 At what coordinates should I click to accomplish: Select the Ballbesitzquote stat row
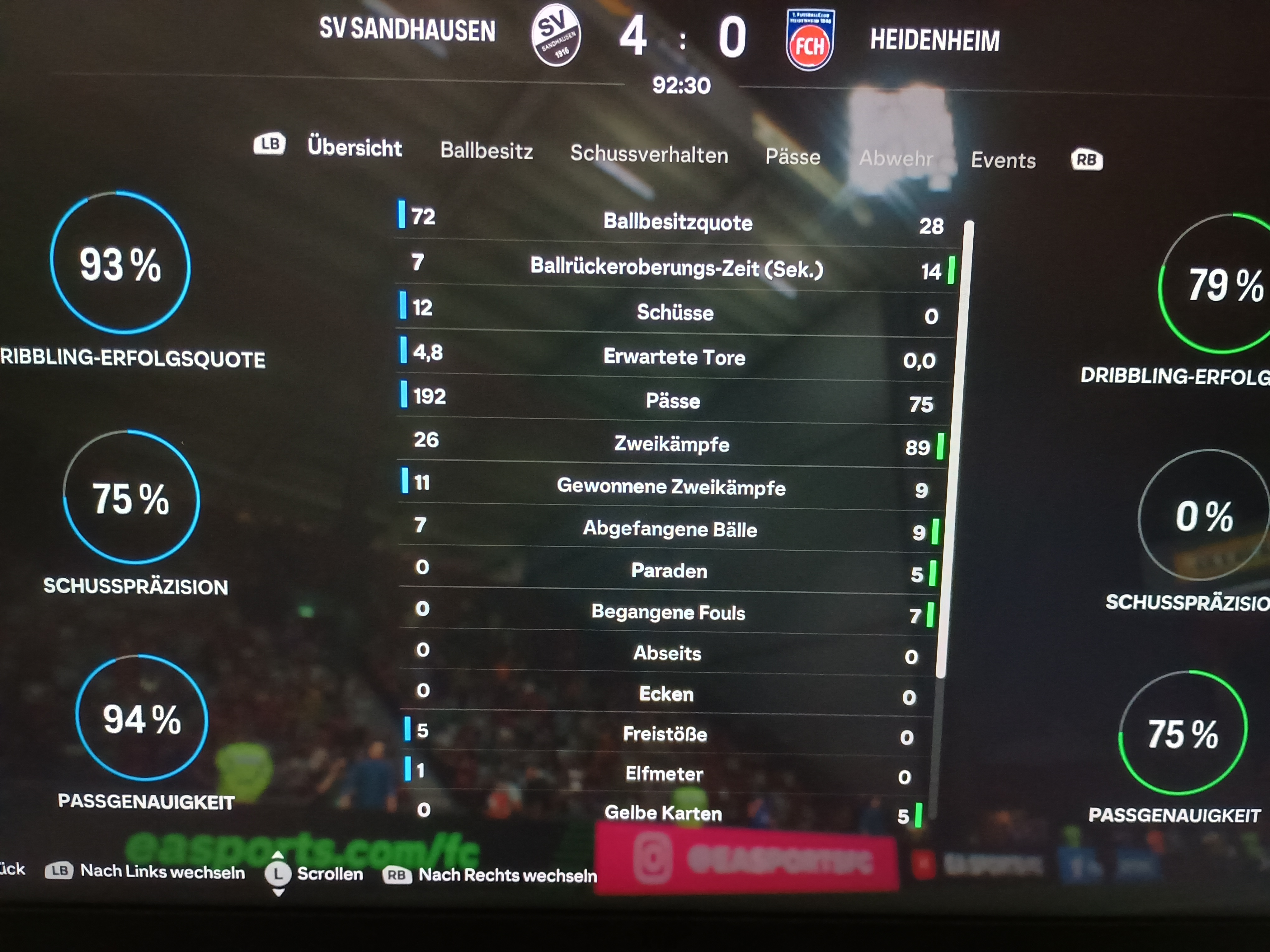click(x=677, y=222)
